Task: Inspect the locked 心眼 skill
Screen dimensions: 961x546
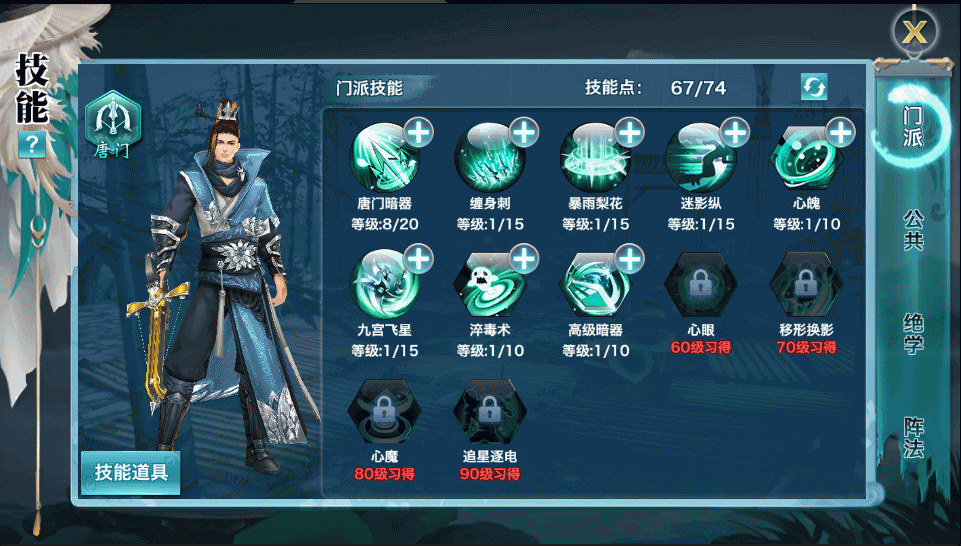Action: 699,285
